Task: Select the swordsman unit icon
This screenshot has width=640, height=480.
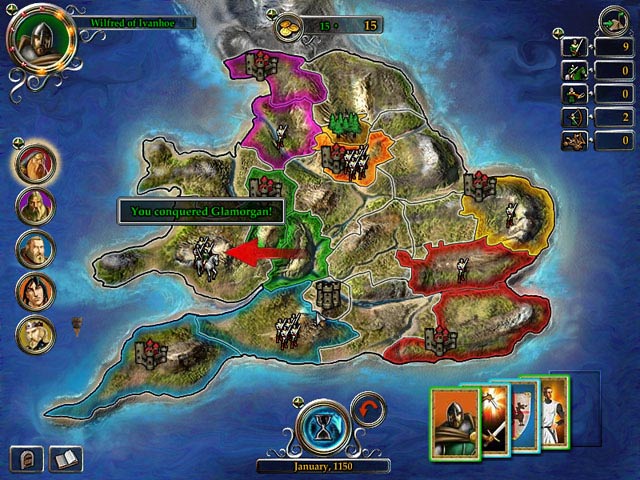Action: click(x=575, y=46)
